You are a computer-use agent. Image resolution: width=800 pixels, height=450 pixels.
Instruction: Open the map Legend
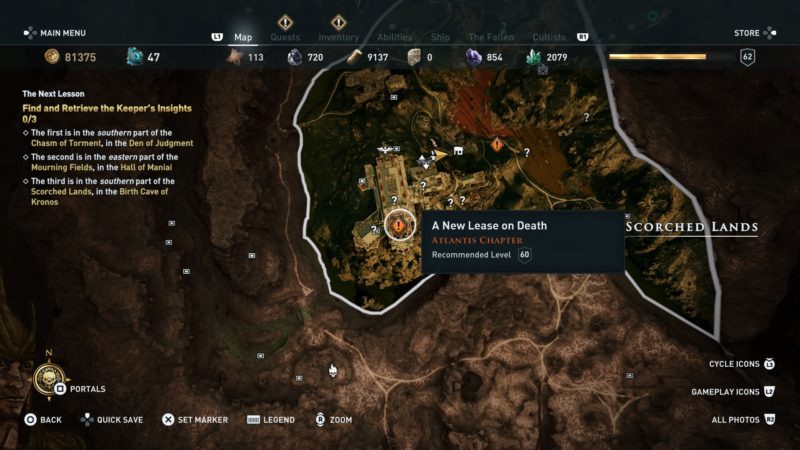(270, 420)
